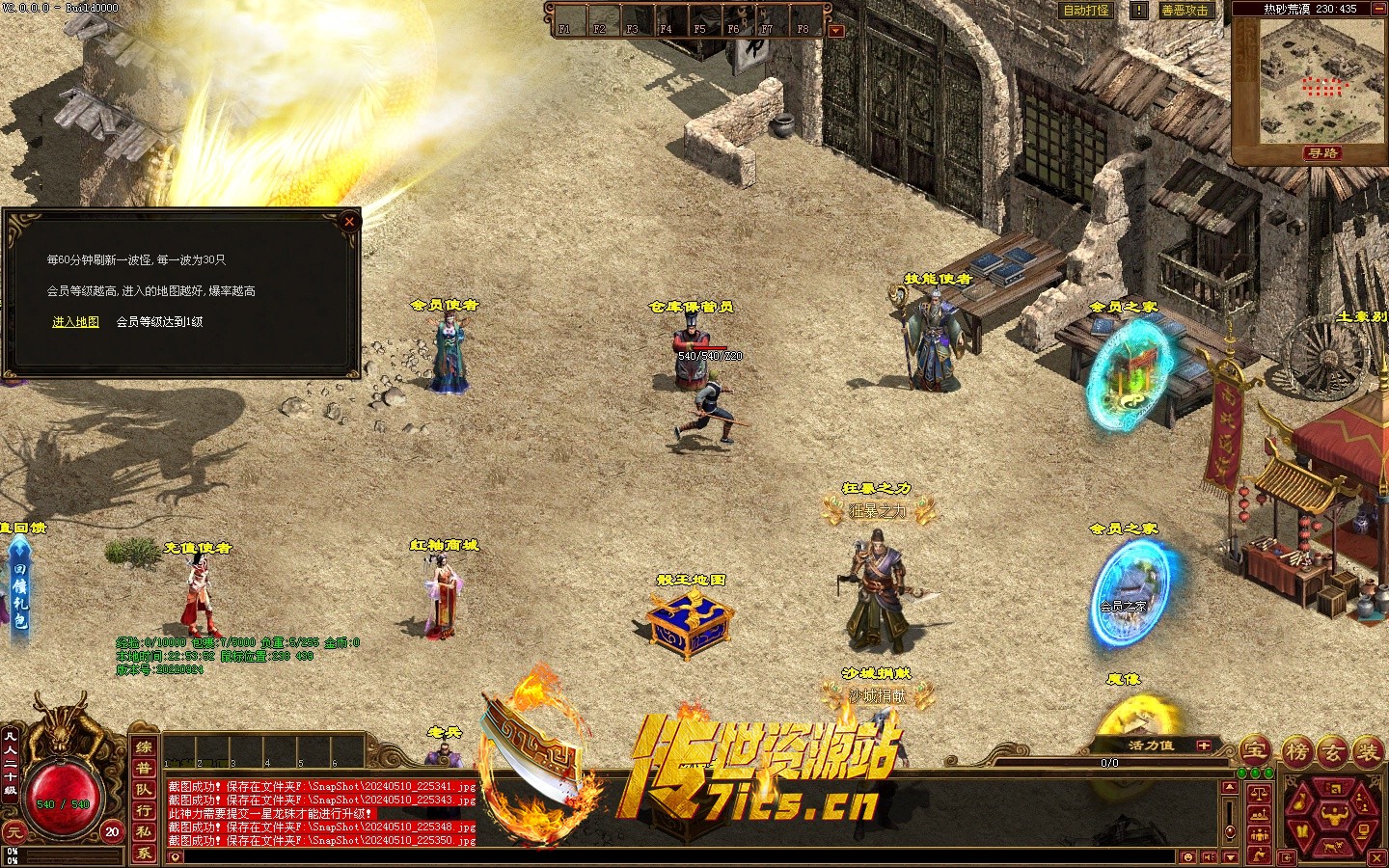Viewport: 1389px width, 868px height.
Task: Open the emoji smiley picker in chat
Action: pyautogui.click(x=1188, y=857)
